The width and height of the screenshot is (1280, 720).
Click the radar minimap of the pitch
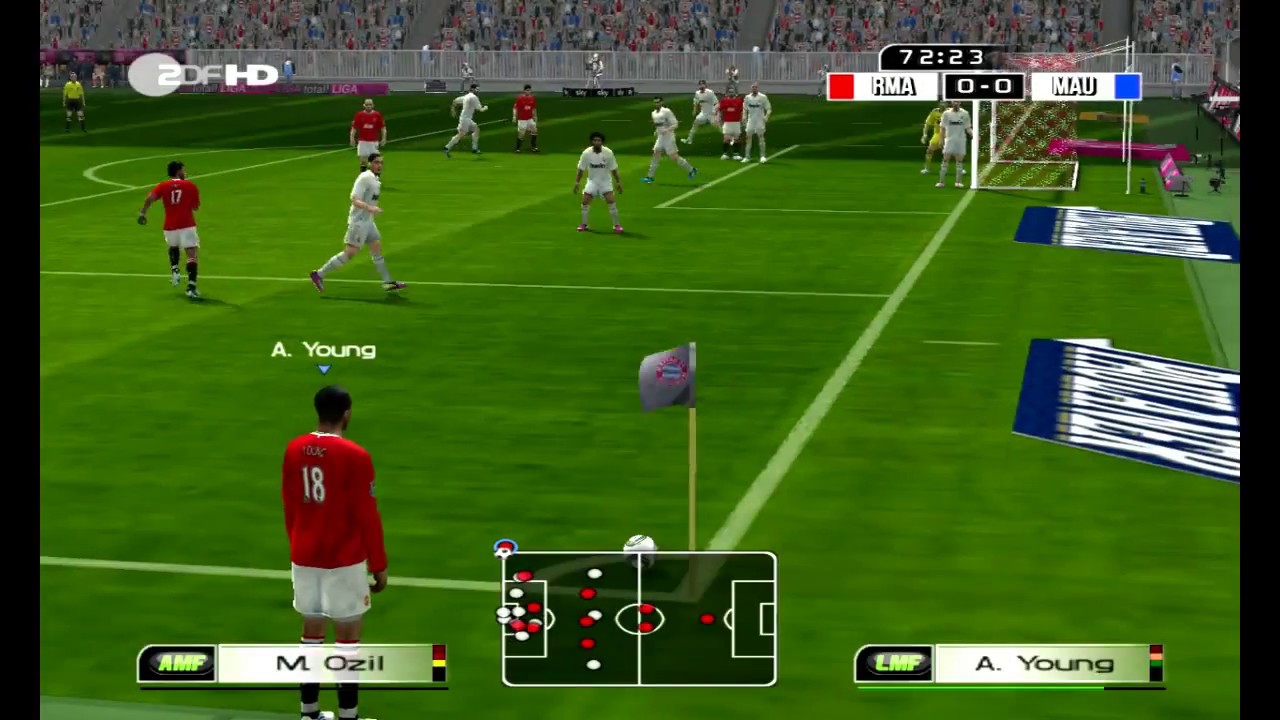639,619
